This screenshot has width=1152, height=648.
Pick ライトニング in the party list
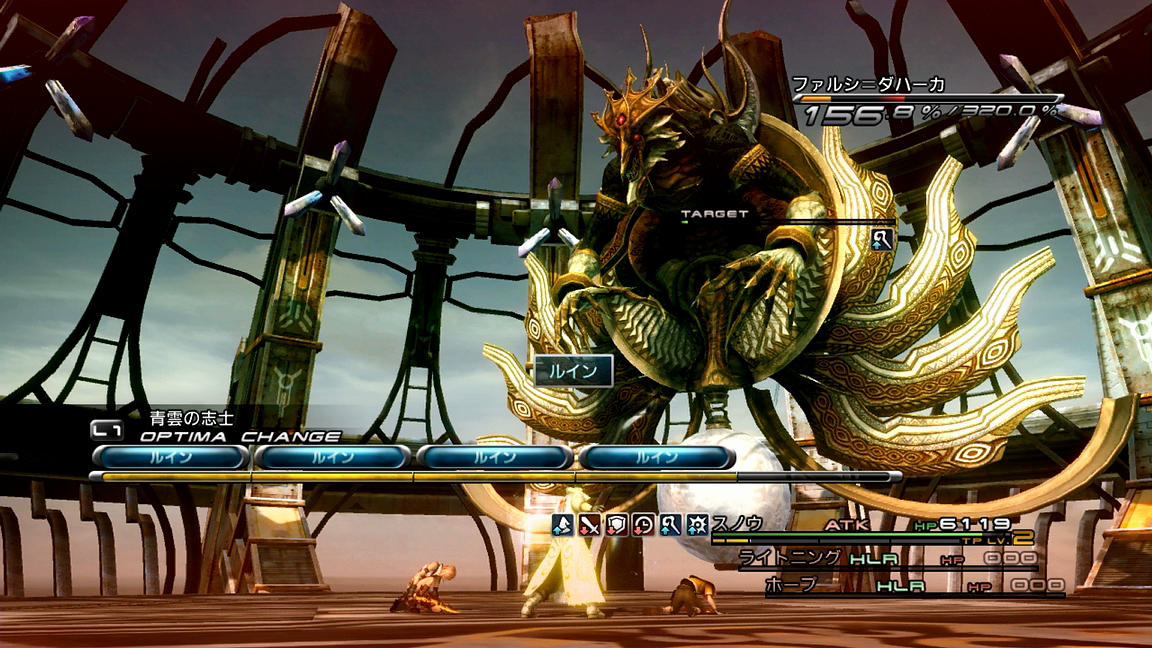(x=788, y=559)
